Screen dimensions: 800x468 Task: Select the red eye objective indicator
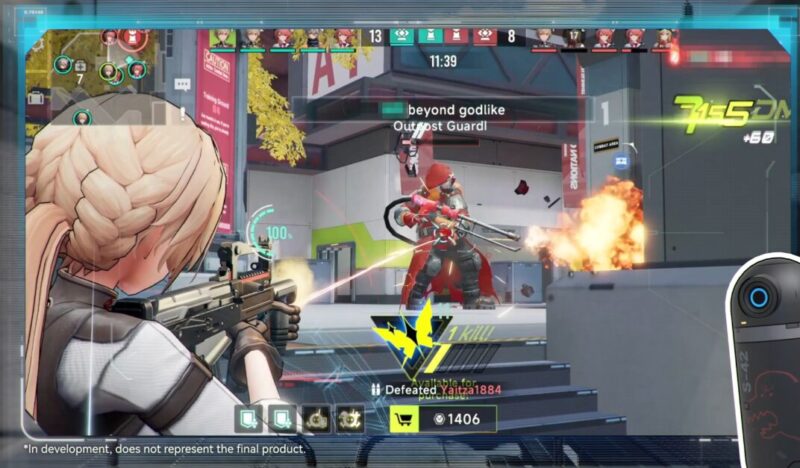[x=483, y=37]
